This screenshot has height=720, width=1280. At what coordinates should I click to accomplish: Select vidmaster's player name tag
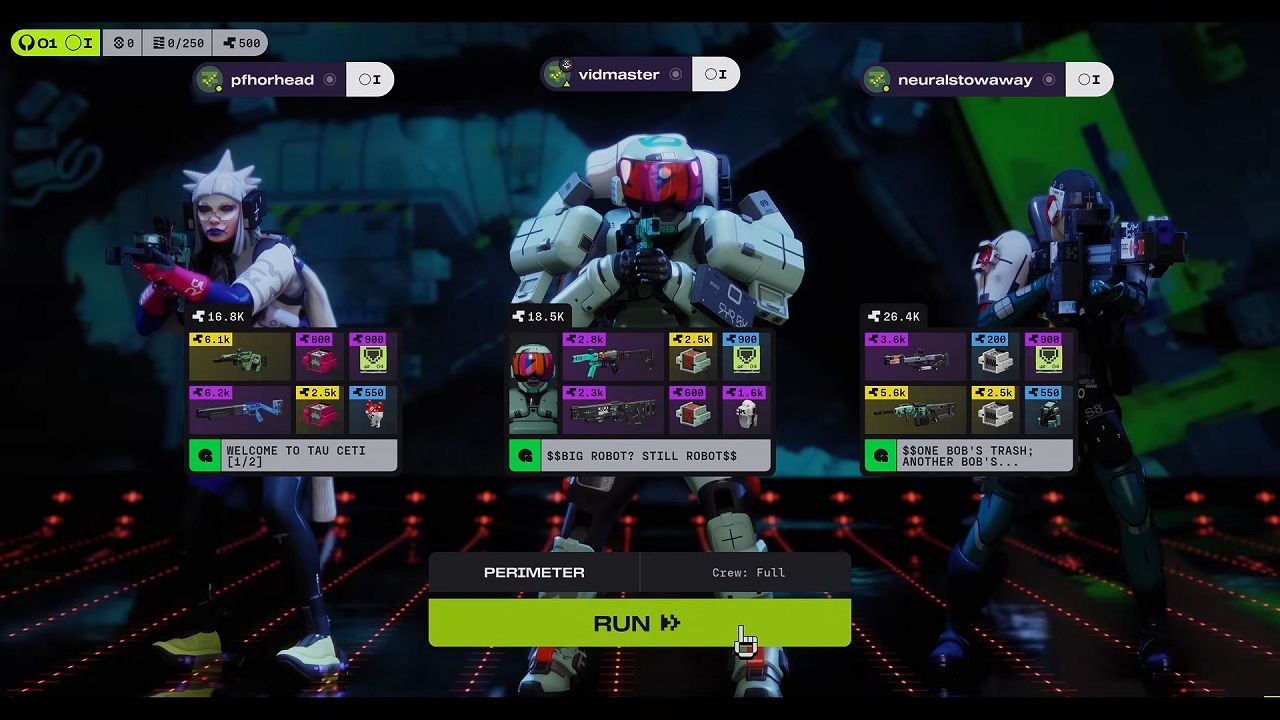click(x=617, y=75)
